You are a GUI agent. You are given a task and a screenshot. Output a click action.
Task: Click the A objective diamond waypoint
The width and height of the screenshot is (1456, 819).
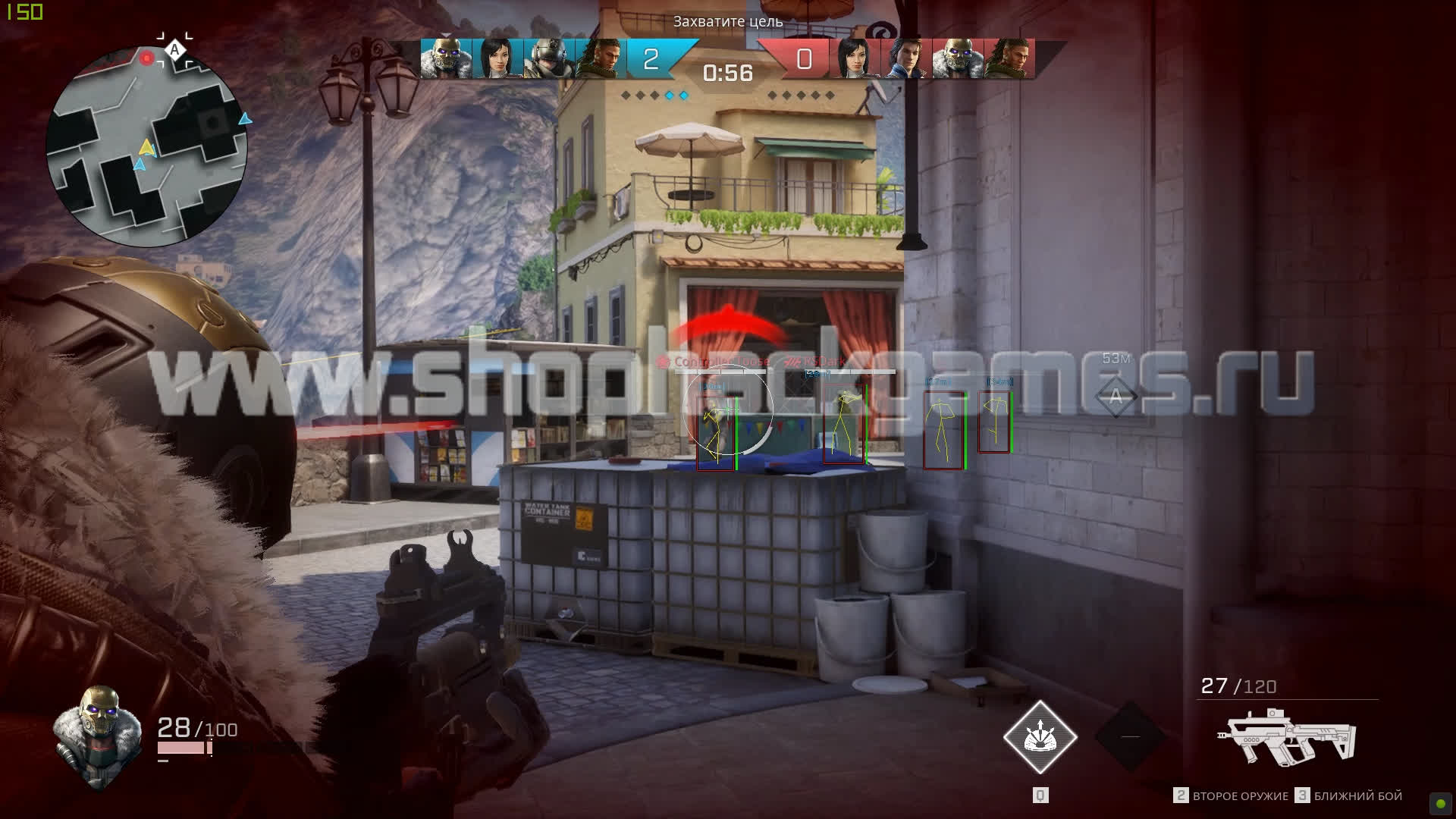[x=1116, y=397]
